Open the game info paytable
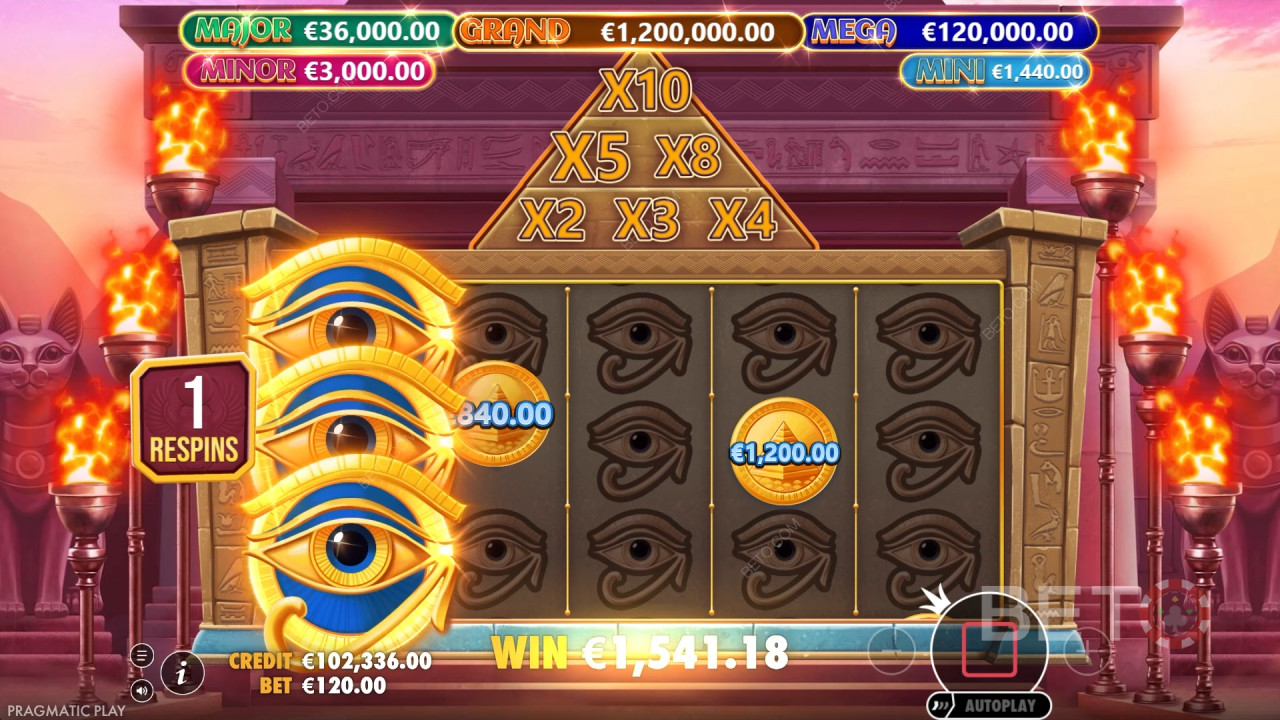This screenshot has height=720, width=1280. click(x=182, y=673)
